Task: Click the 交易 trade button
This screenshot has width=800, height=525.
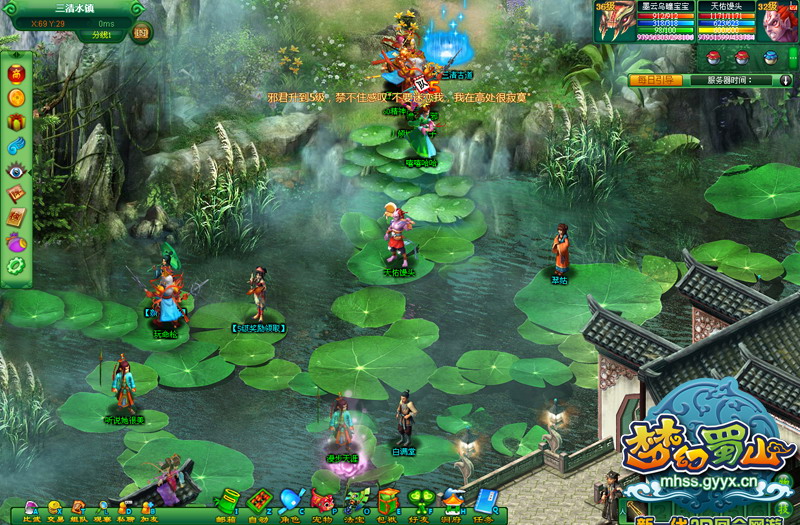Action: tap(55, 510)
